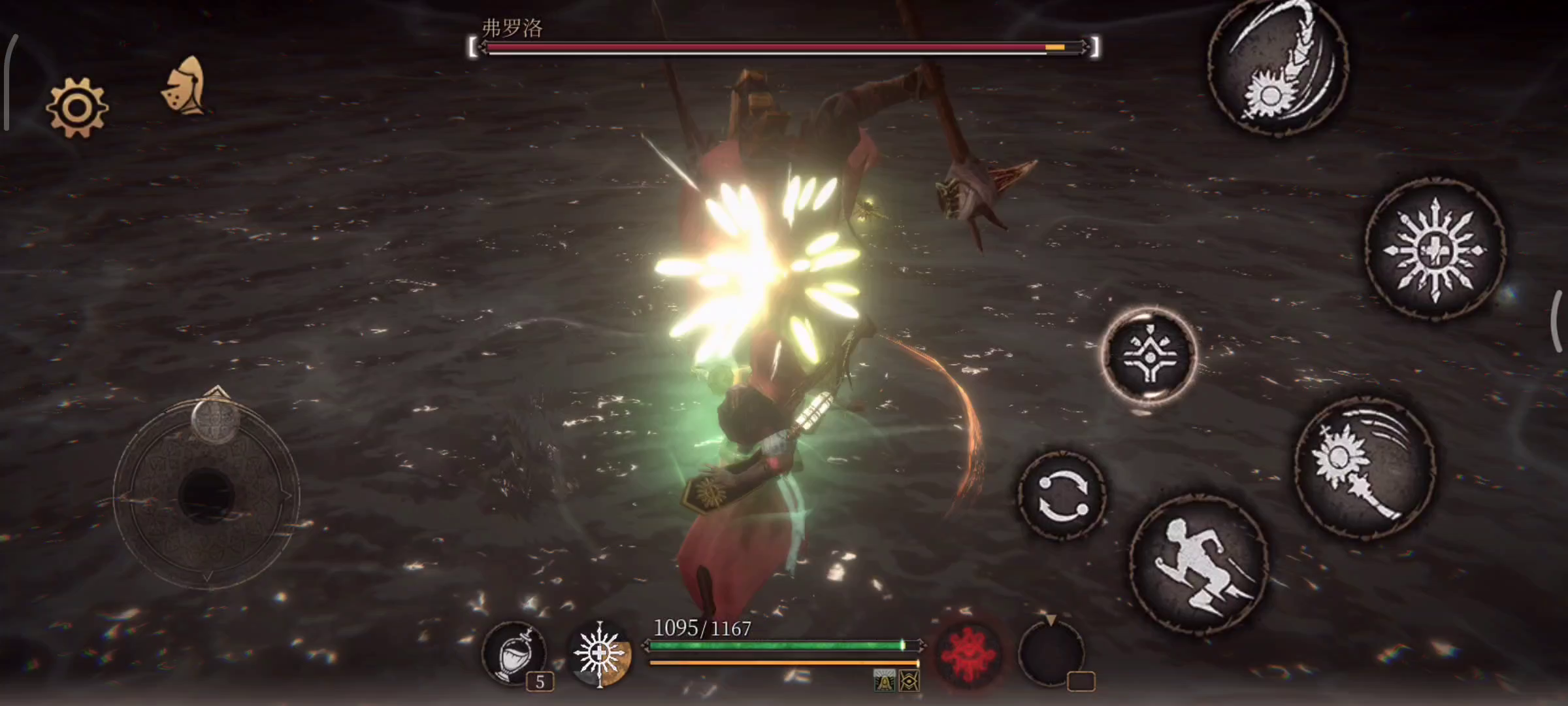Tap the virtual movement joystick
This screenshot has height=706, width=1568.
pos(206,494)
